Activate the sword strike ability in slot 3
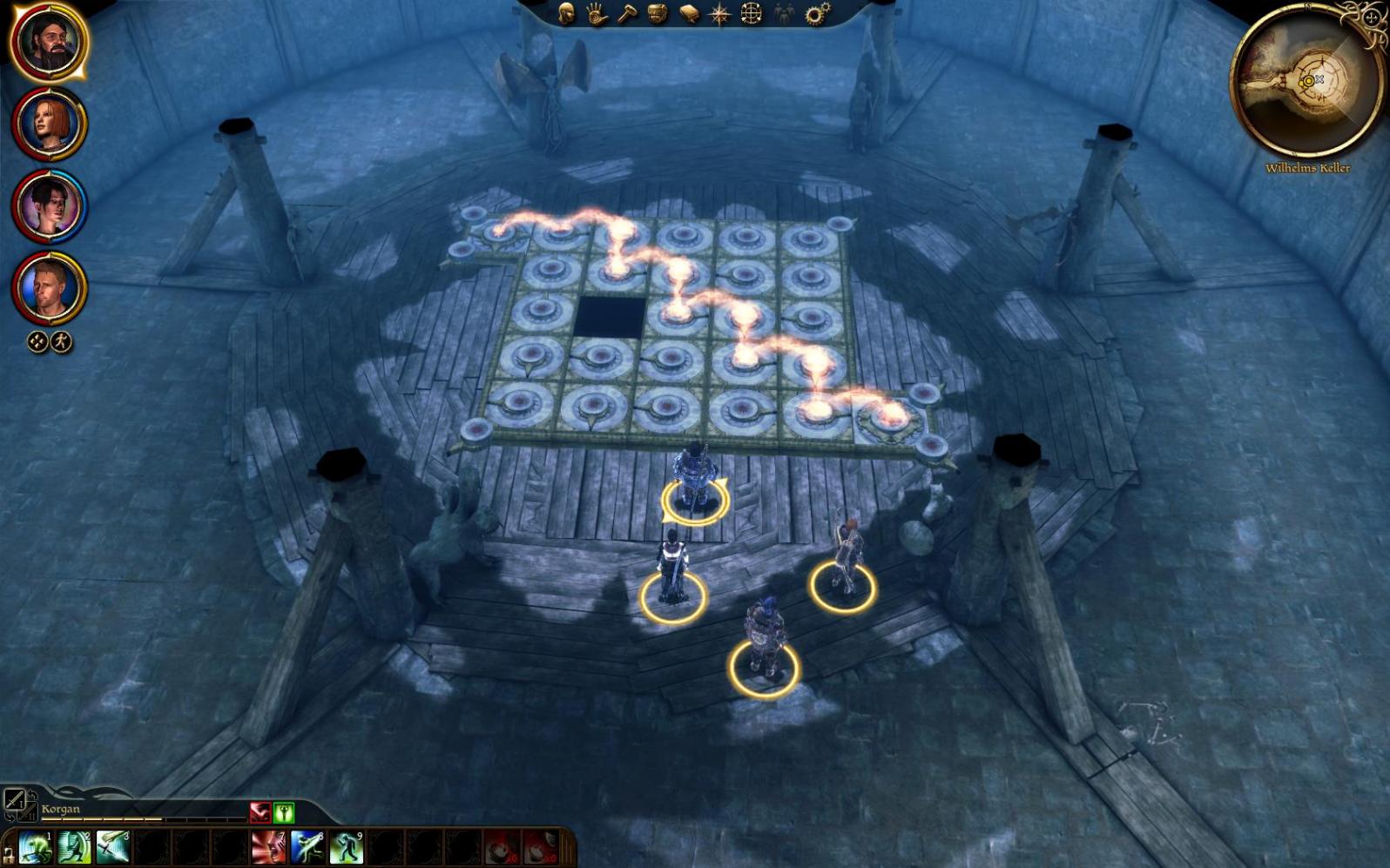1390x868 pixels. 113,847
